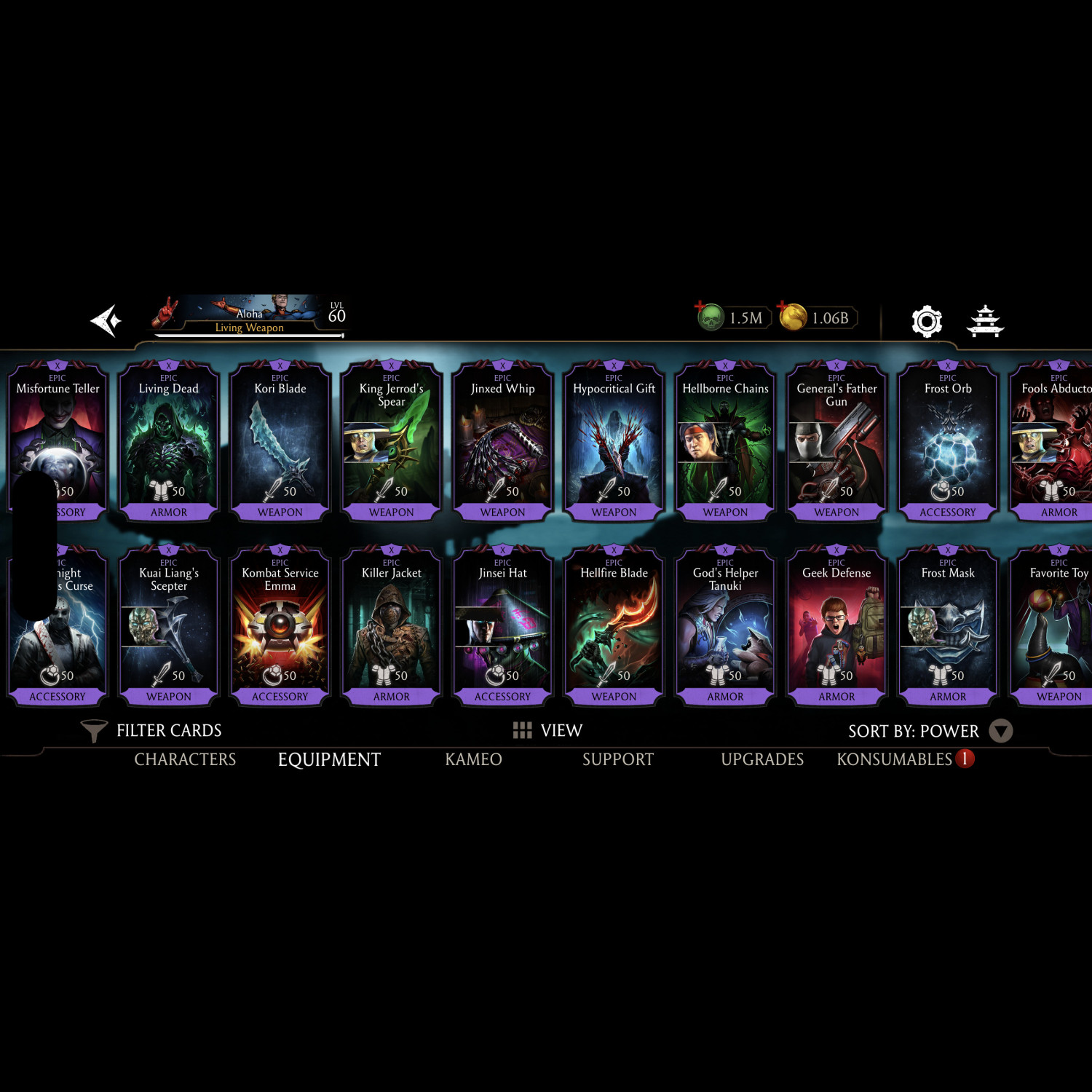Screen dimensions: 1092x1092
Task: Choose the Frost Orb accessory card
Action: click(948, 441)
